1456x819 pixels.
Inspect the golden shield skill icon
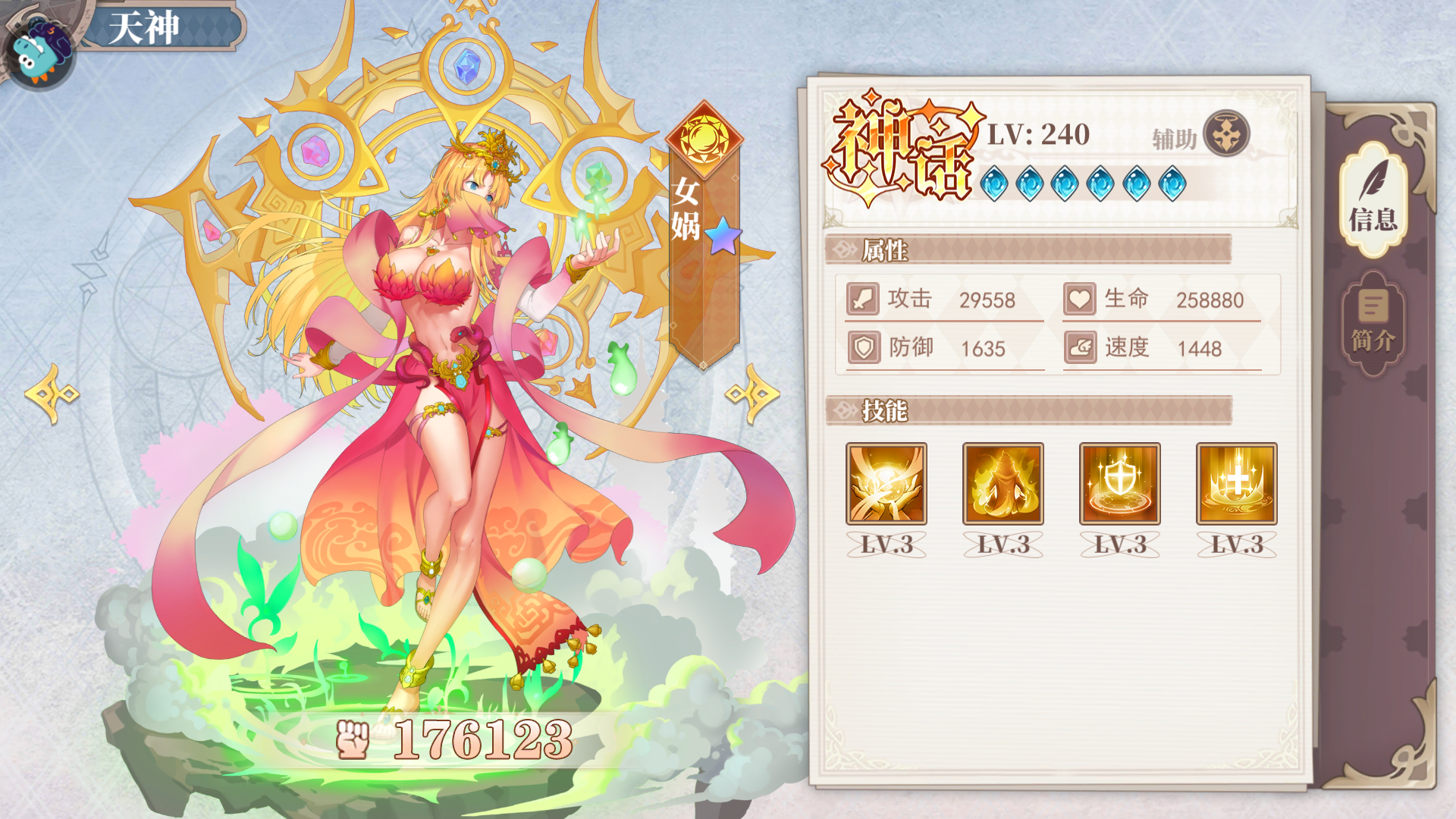click(1119, 484)
